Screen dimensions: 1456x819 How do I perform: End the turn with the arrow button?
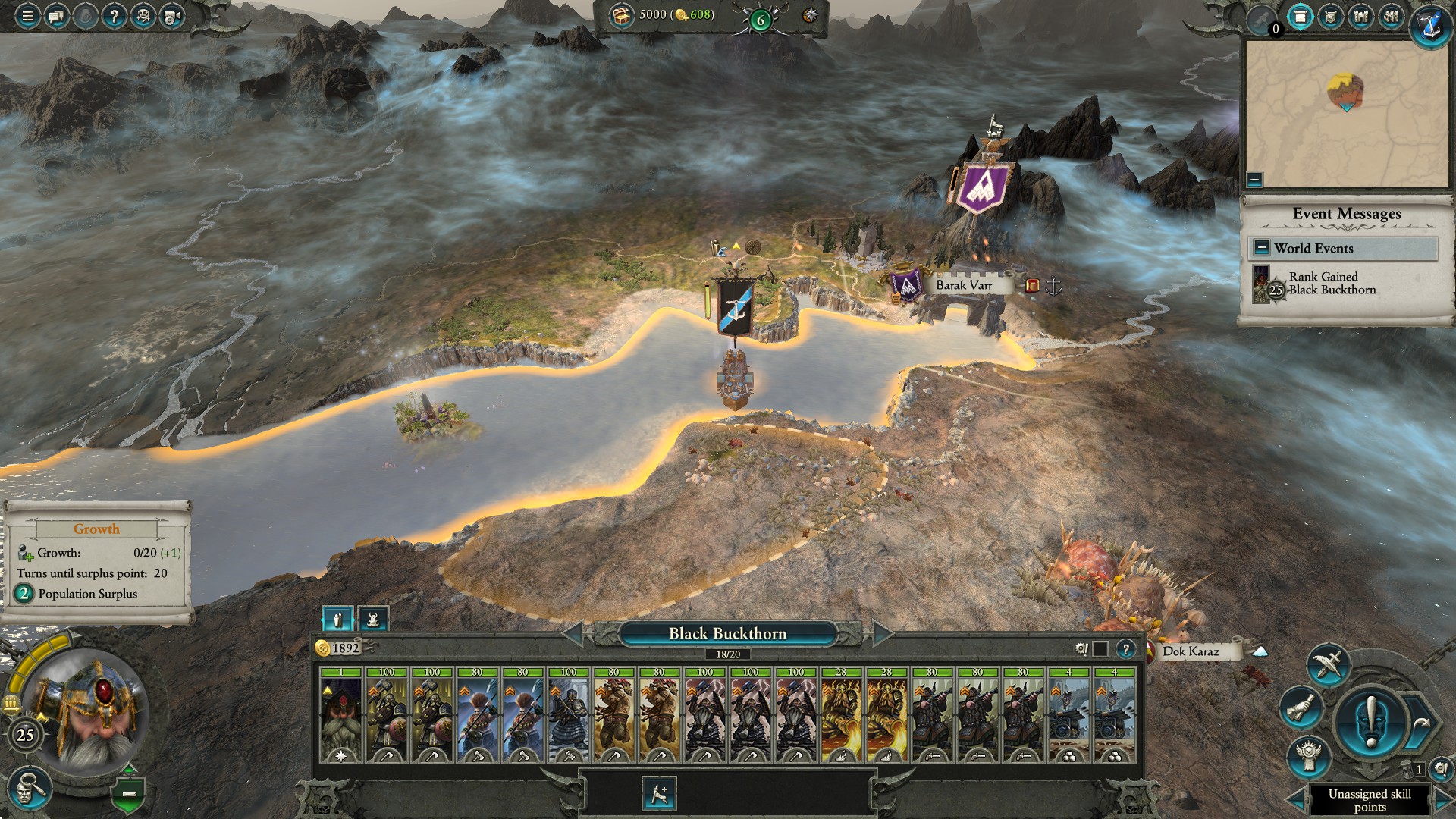click(x=1421, y=723)
